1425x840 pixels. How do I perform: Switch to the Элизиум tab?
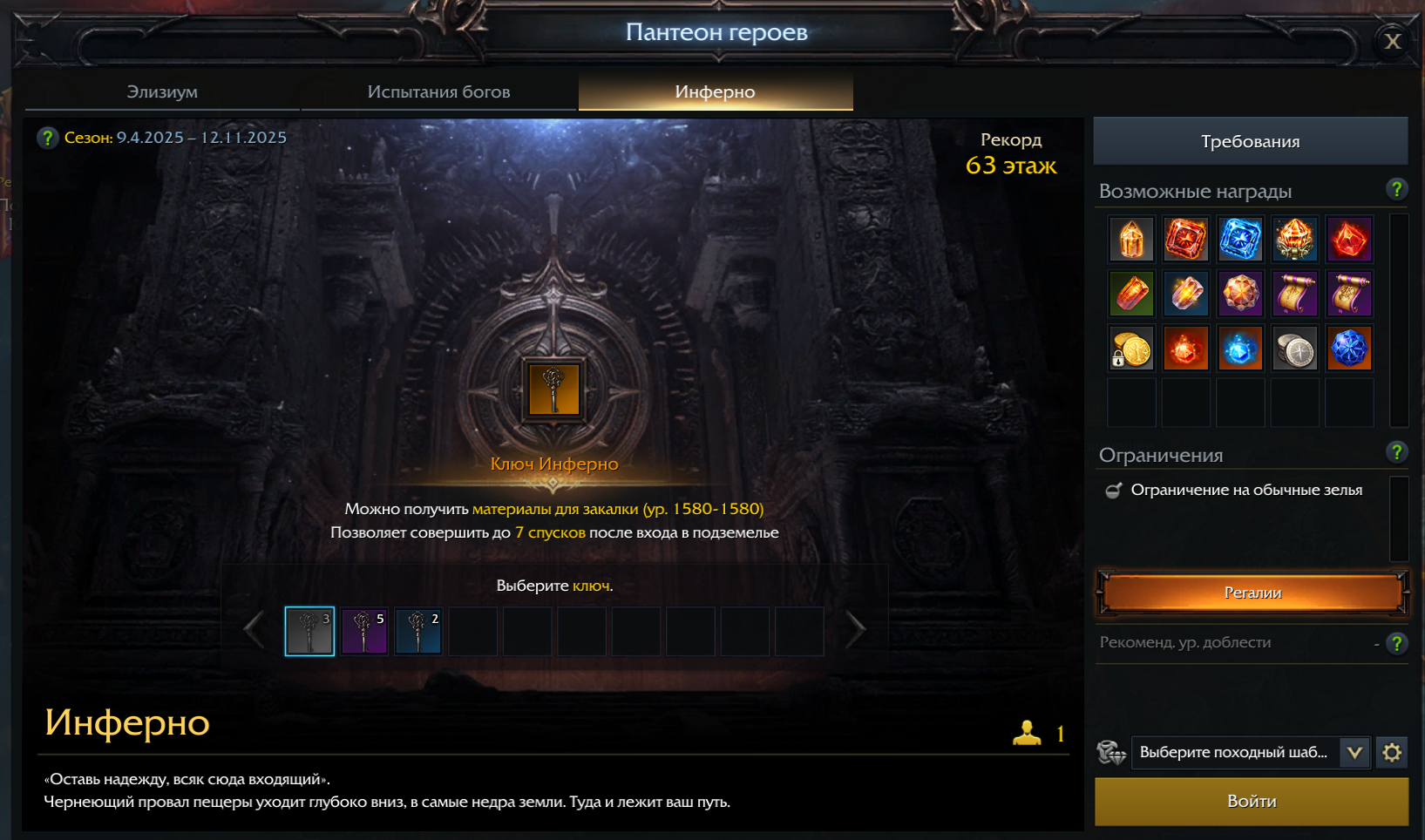162,91
